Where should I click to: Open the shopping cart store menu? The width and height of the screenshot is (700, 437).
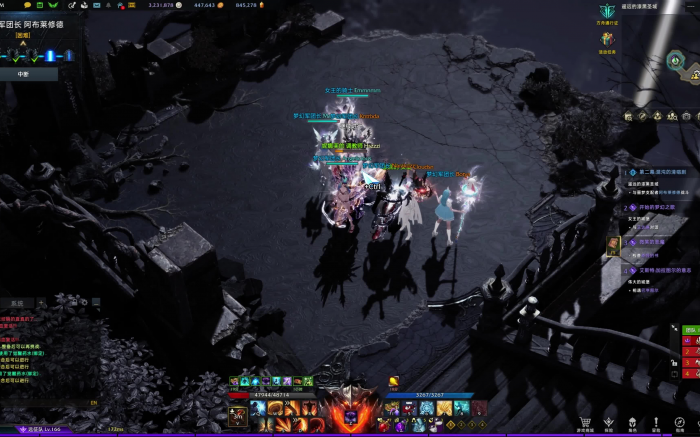tap(585, 423)
